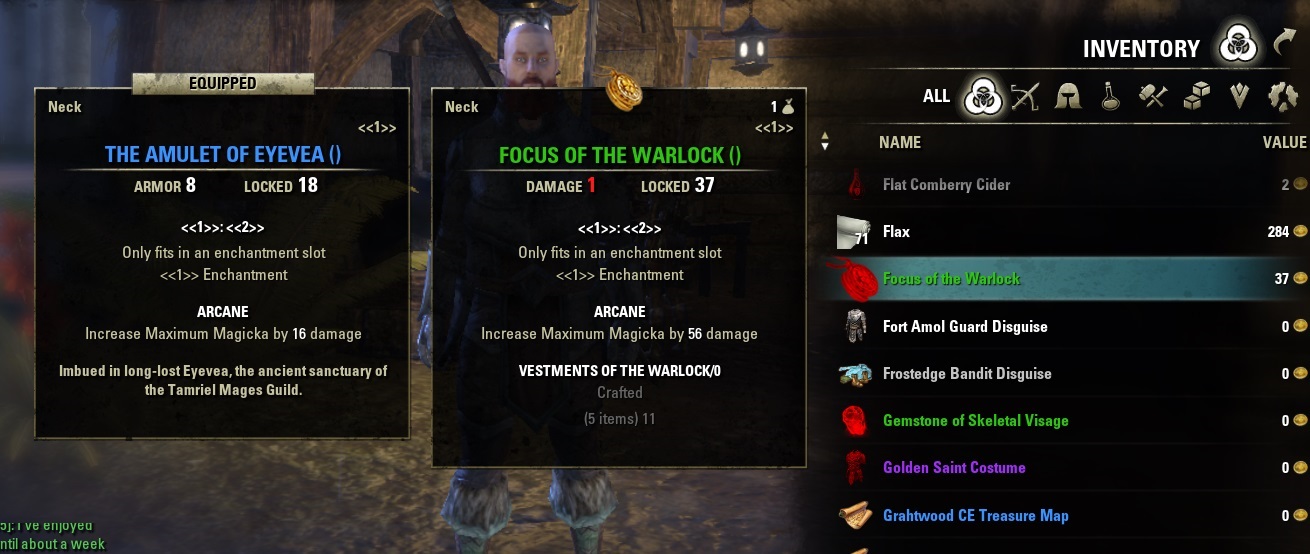Switch to the V-shaped emblem filter tab
This screenshot has width=1310, height=554.
tap(1240, 96)
